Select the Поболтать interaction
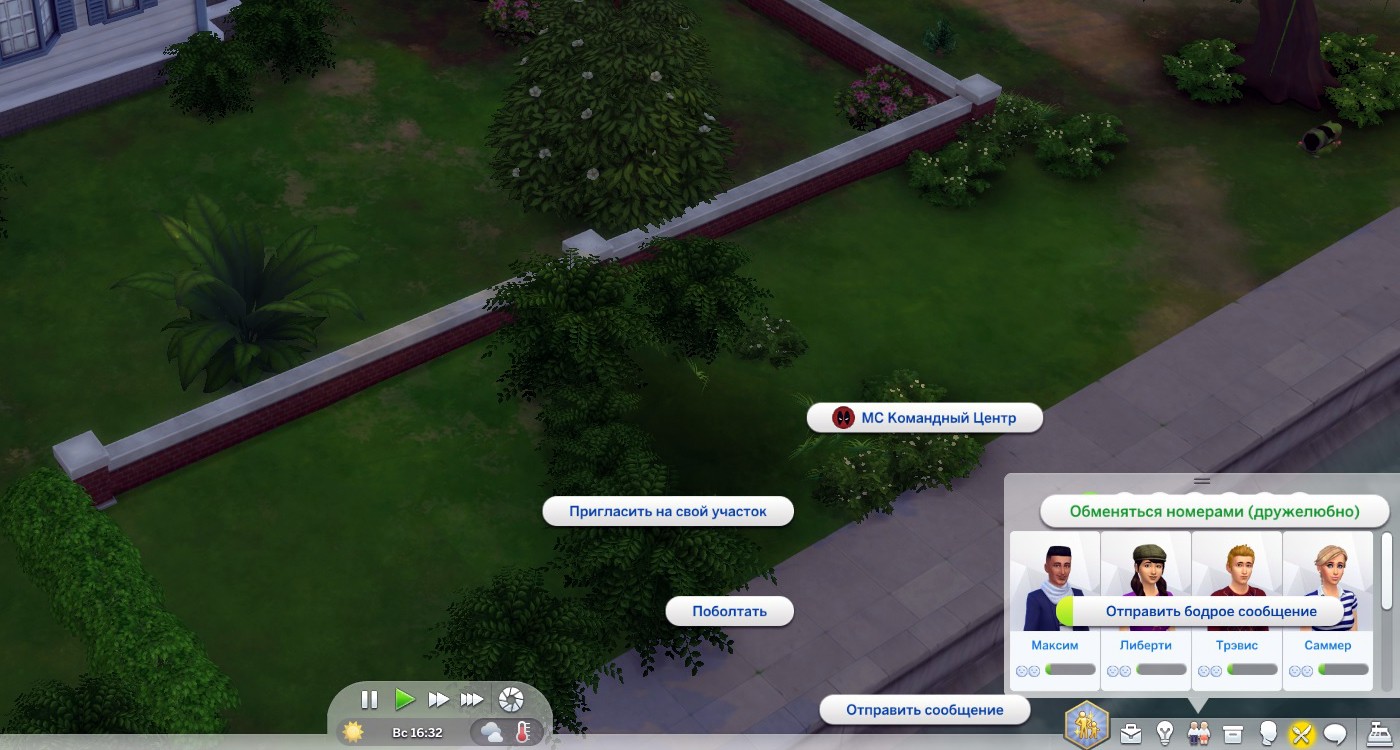This screenshot has width=1400, height=750. click(x=729, y=611)
